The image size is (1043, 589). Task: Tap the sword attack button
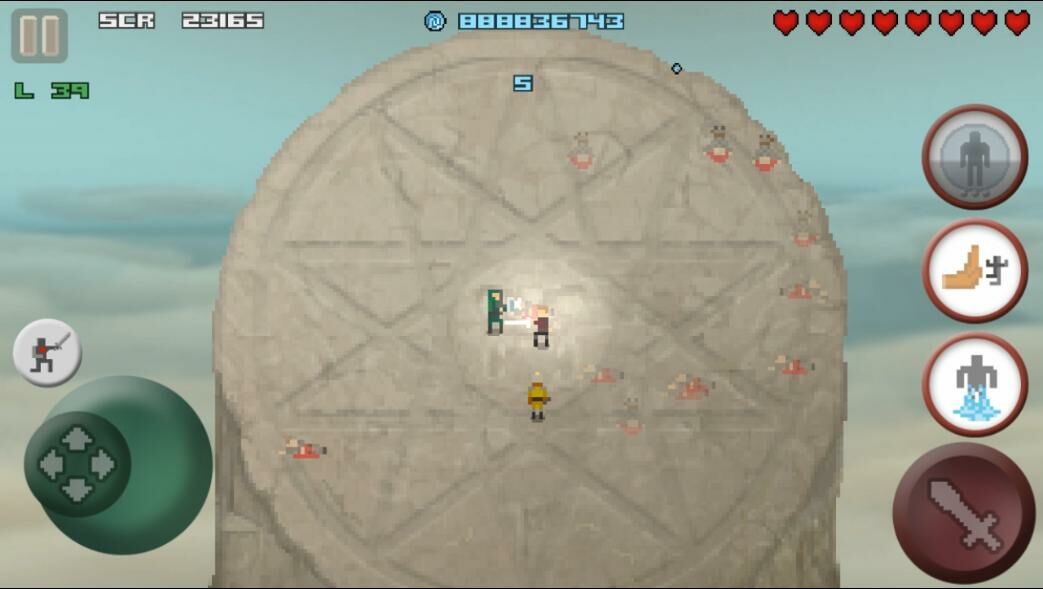[963, 513]
